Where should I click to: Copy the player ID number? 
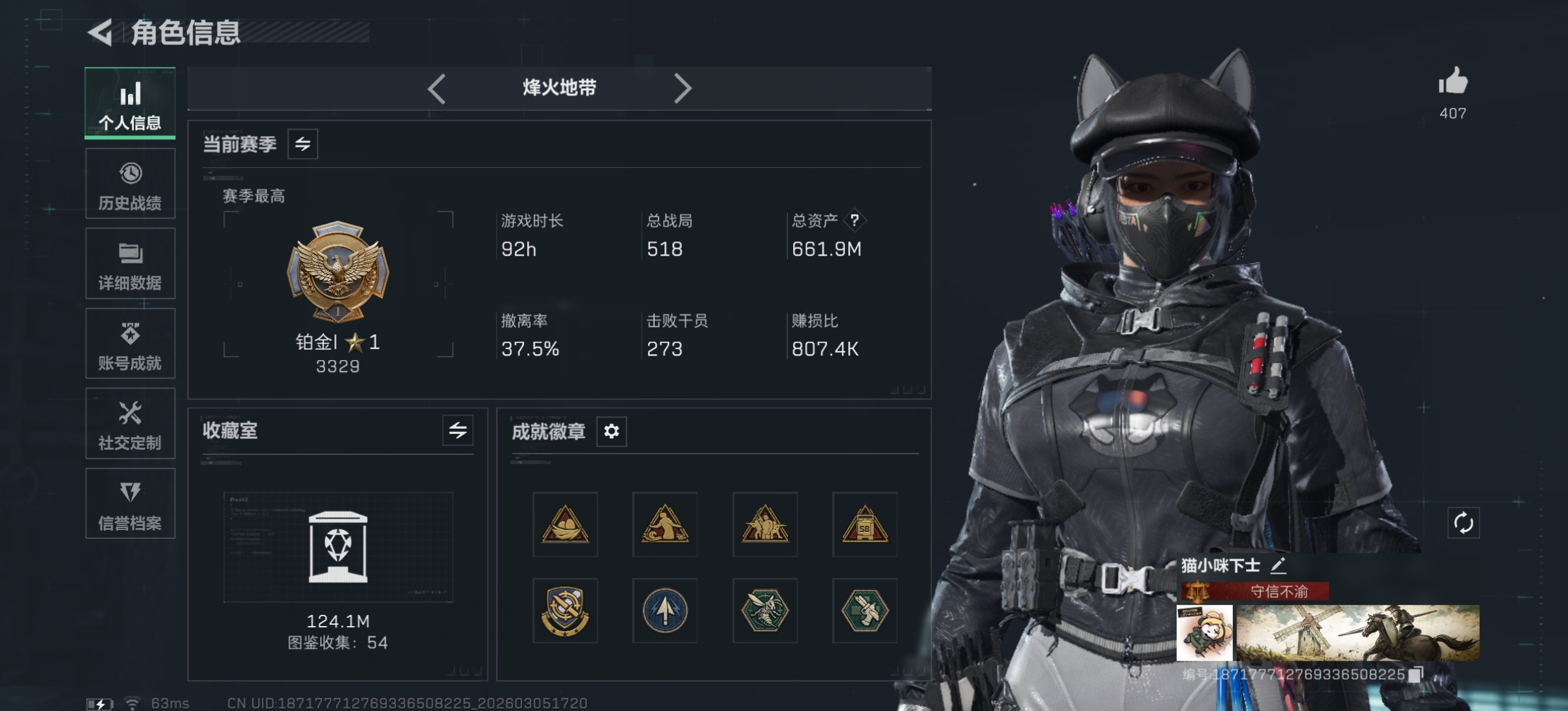tap(1416, 674)
